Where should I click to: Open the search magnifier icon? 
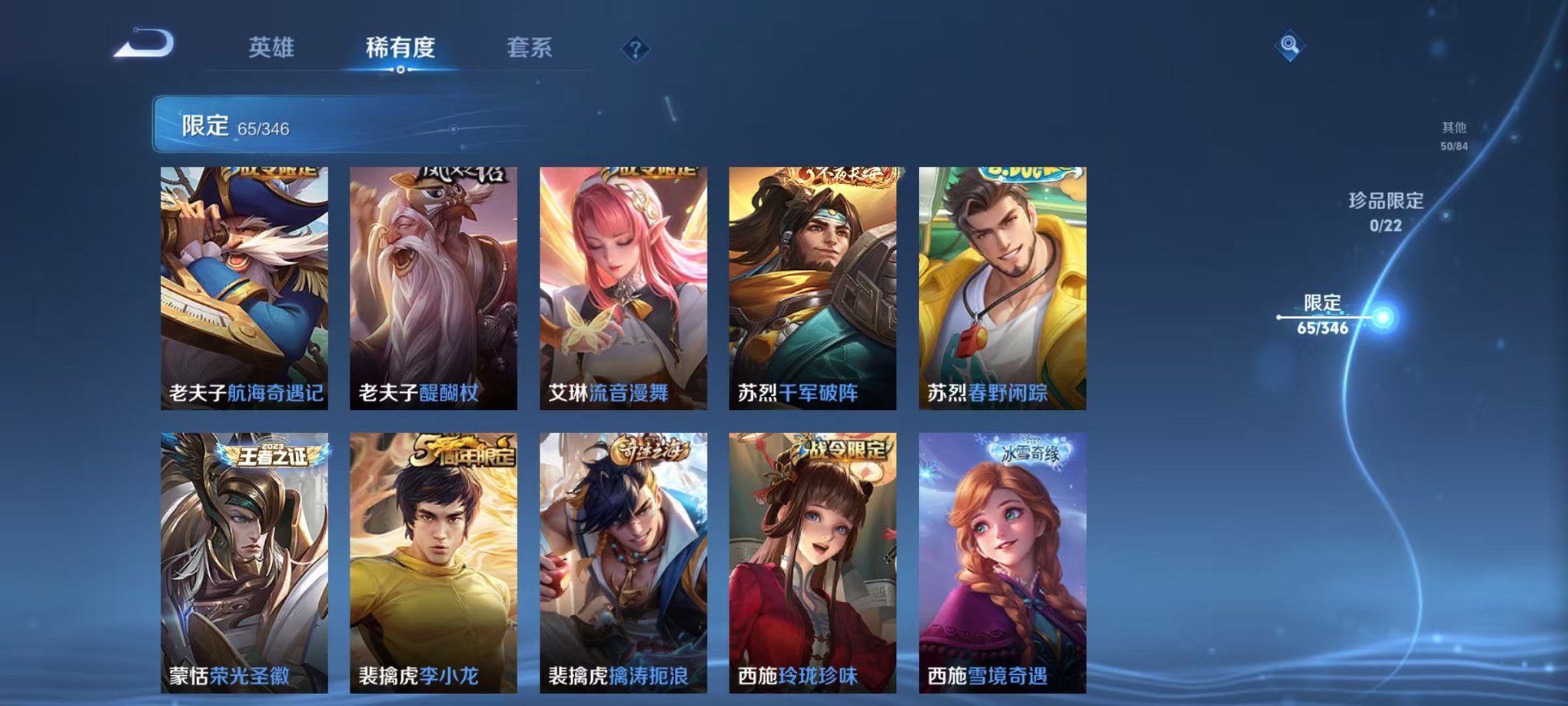click(x=1291, y=45)
